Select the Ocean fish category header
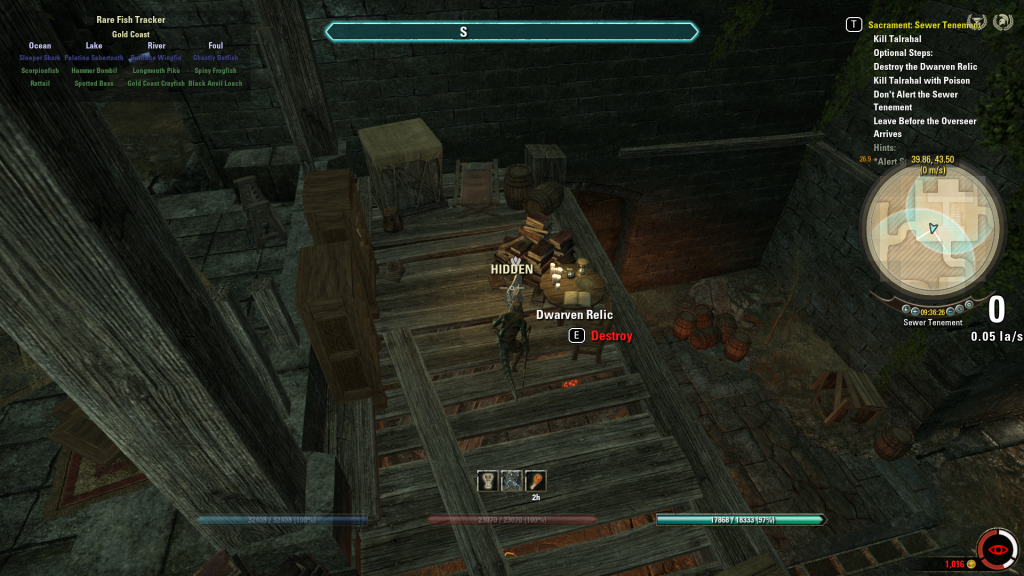This screenshot has width=1024, height=576. click(x=40, y=46)
